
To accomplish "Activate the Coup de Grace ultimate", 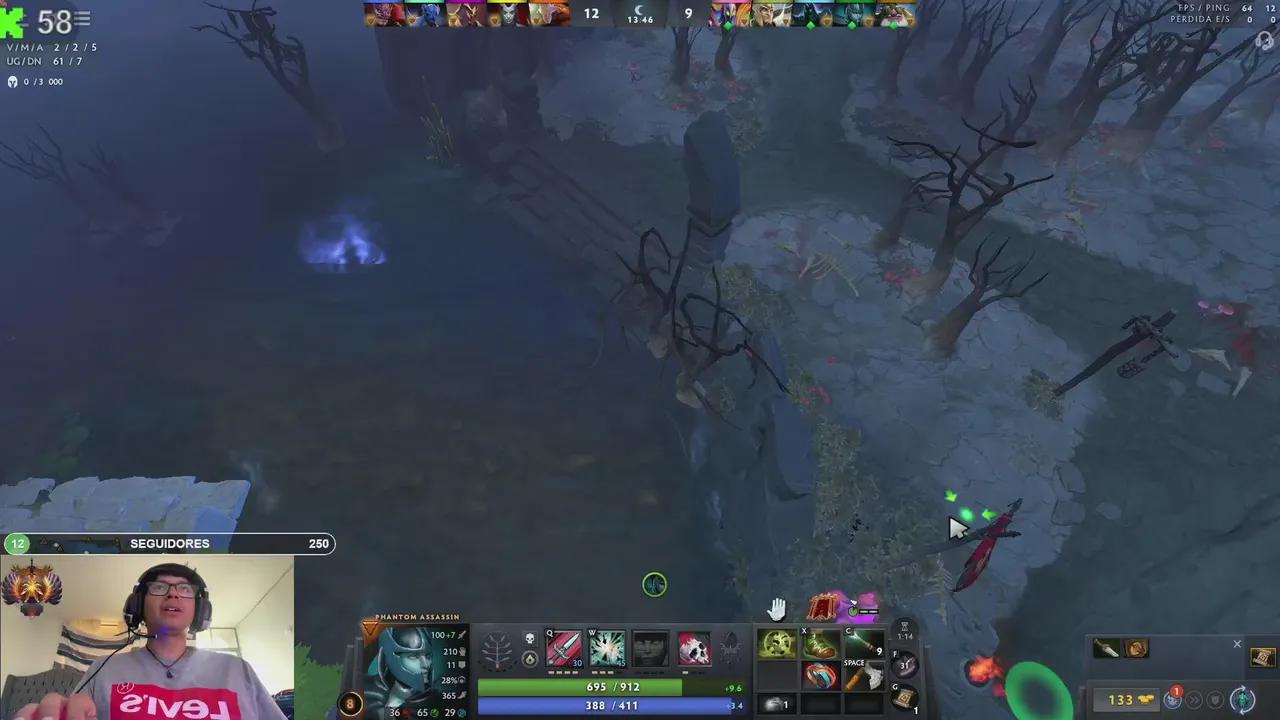I will point(694,650).
